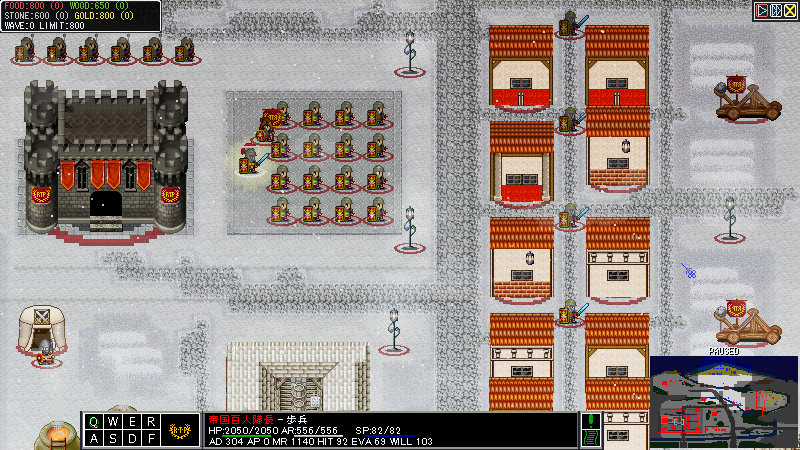Open the minimap in the corner
This screenshot has height=450, width=800.
[x=722, y=399]
